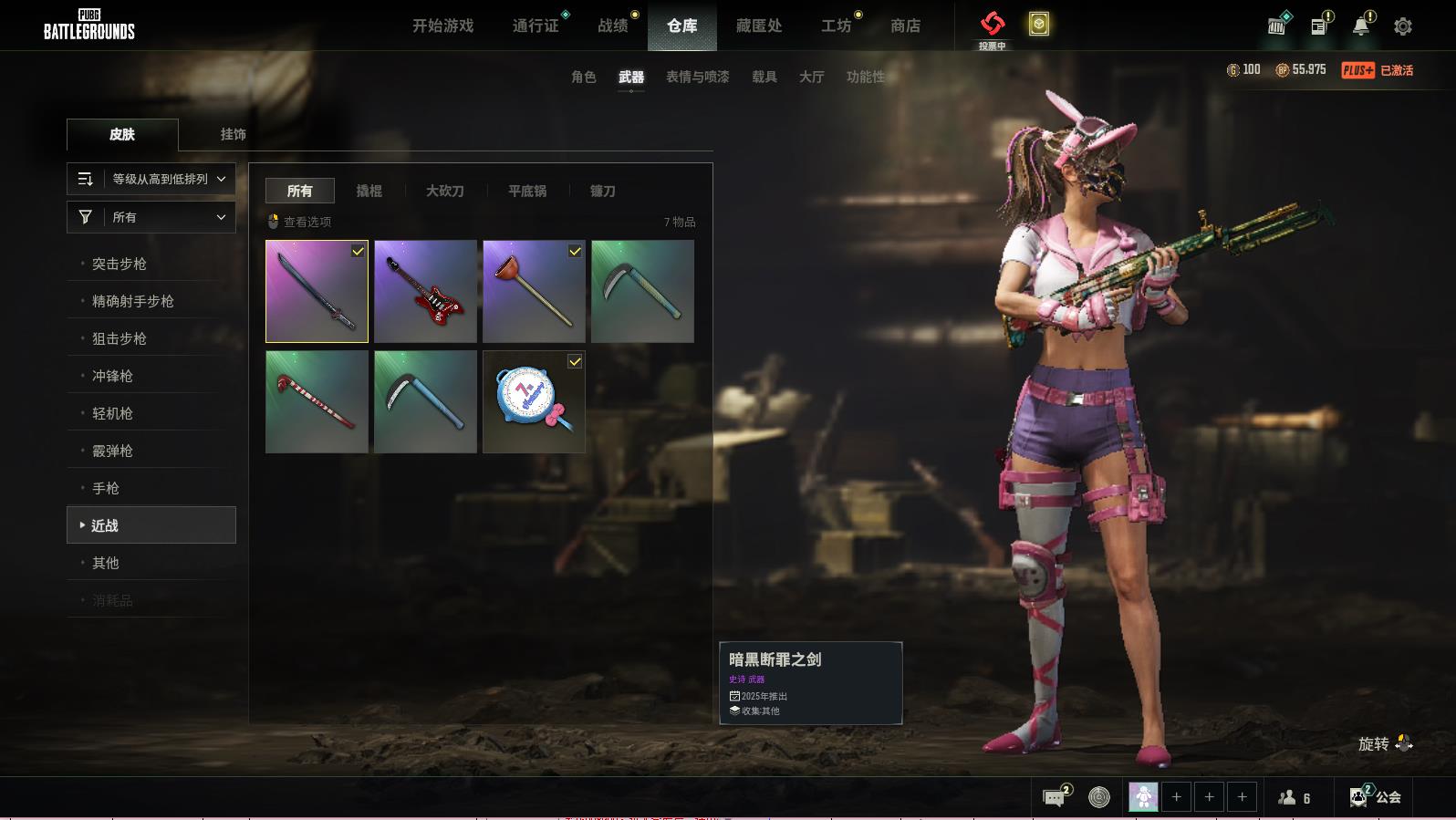Filter melee skins by 平底锅 pan

527,191
